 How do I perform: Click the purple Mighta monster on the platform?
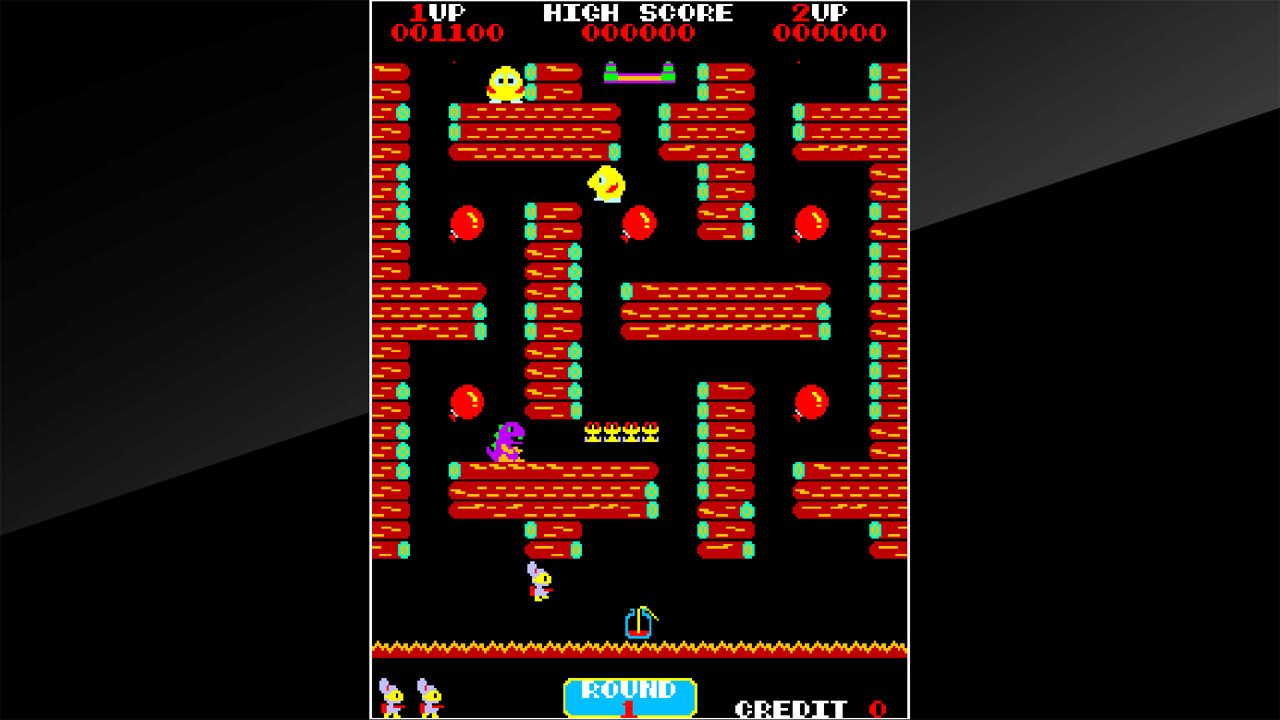(505, 440)
